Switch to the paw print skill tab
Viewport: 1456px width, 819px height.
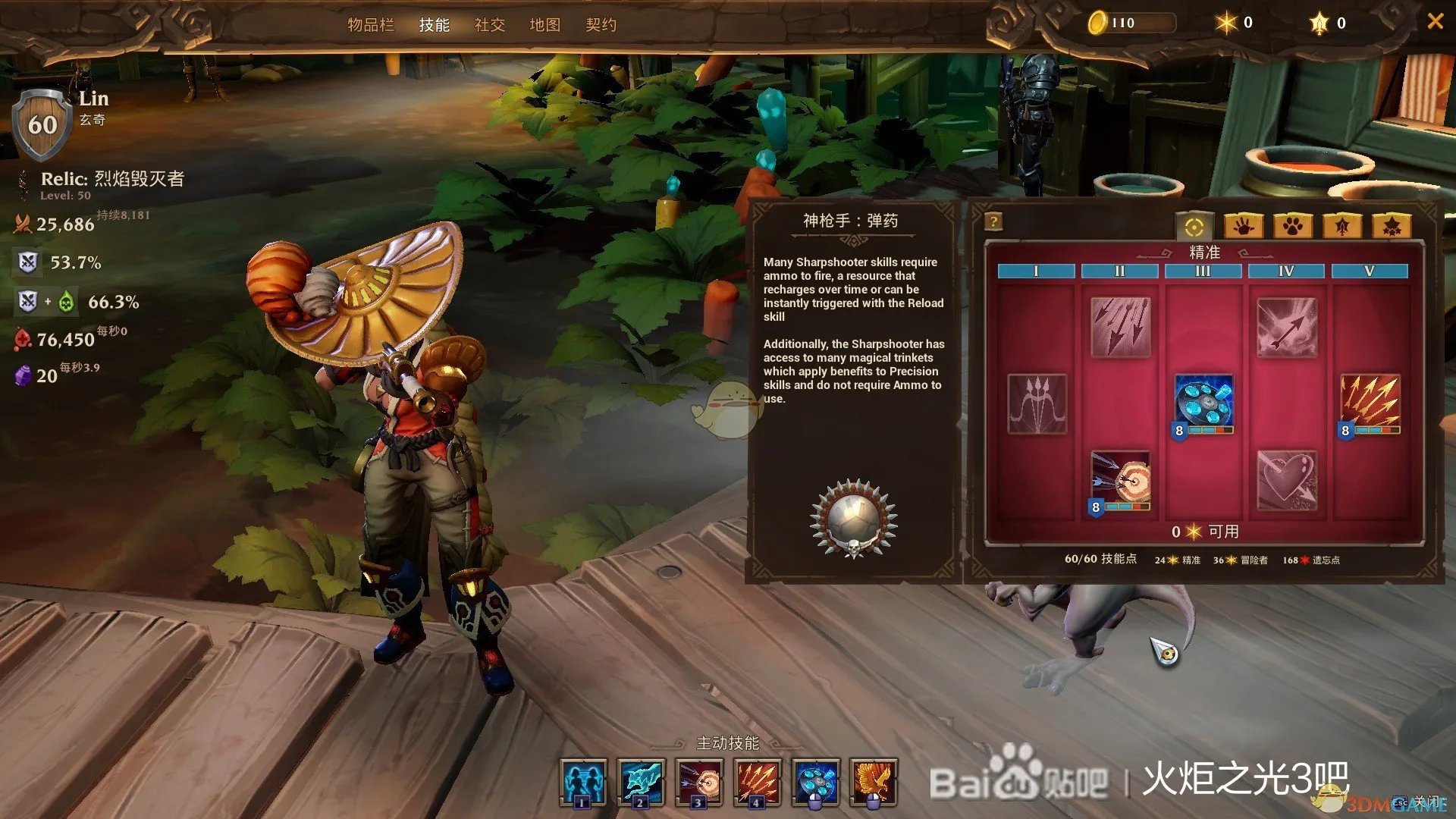[1293, 226]
